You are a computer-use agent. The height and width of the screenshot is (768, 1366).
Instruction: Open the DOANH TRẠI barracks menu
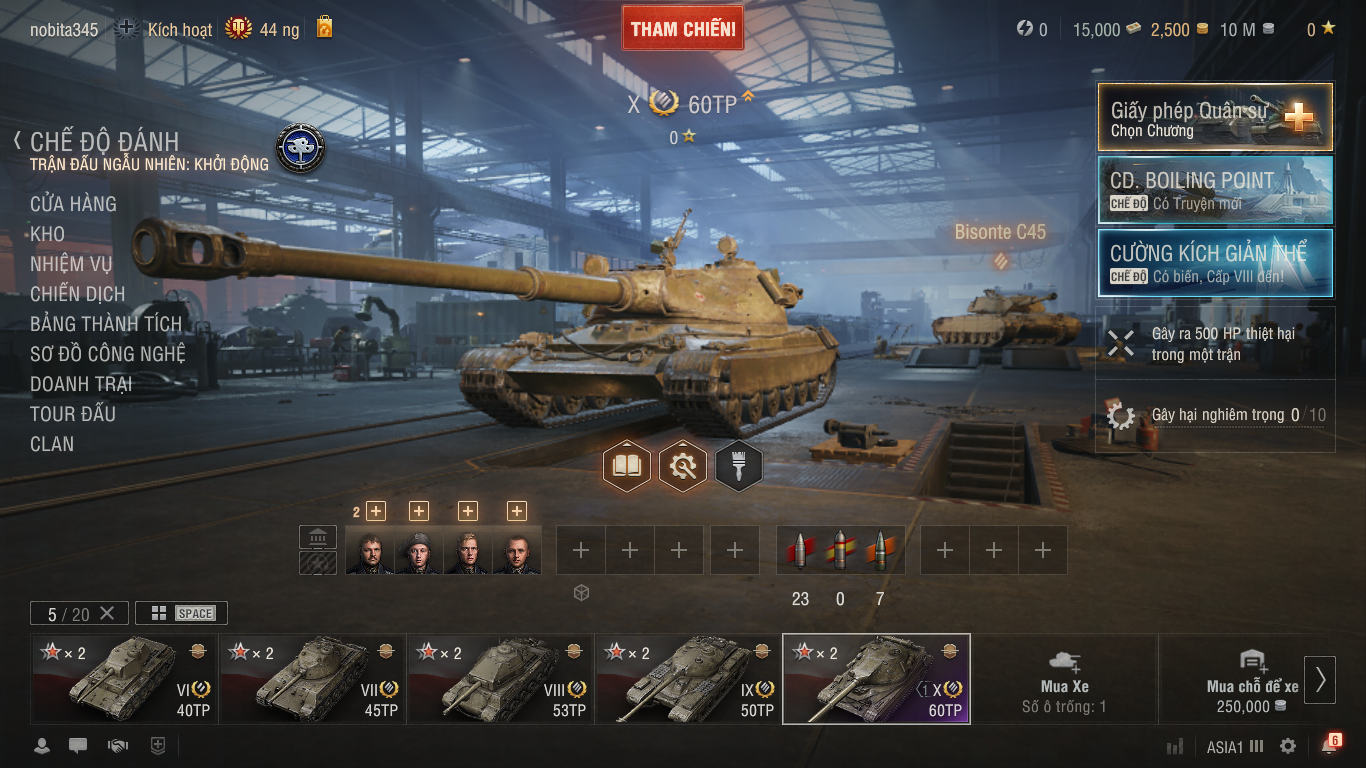[81, 384]
